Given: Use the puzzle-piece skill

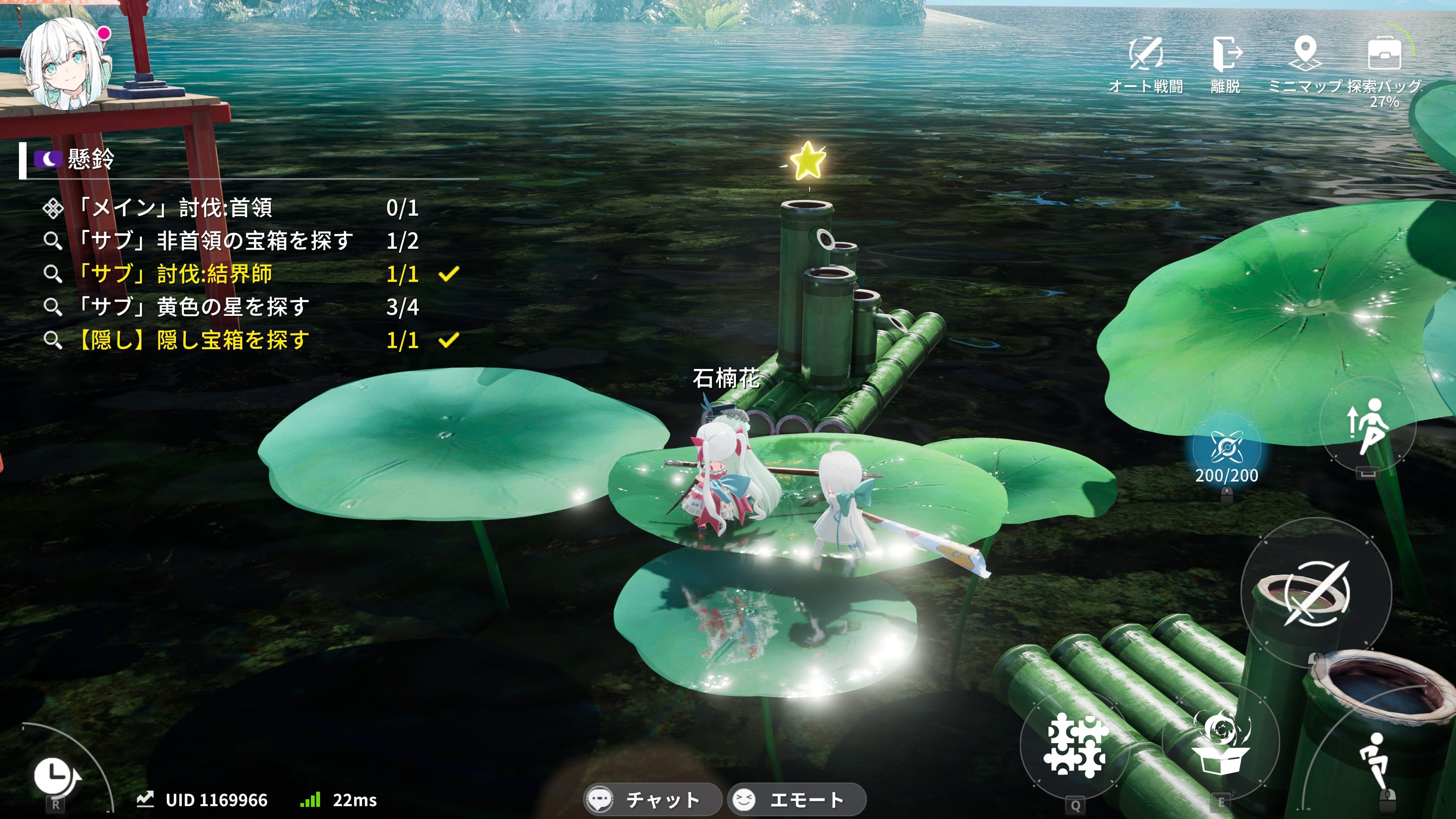Looking at the screenshot, I should [1075, 744].
